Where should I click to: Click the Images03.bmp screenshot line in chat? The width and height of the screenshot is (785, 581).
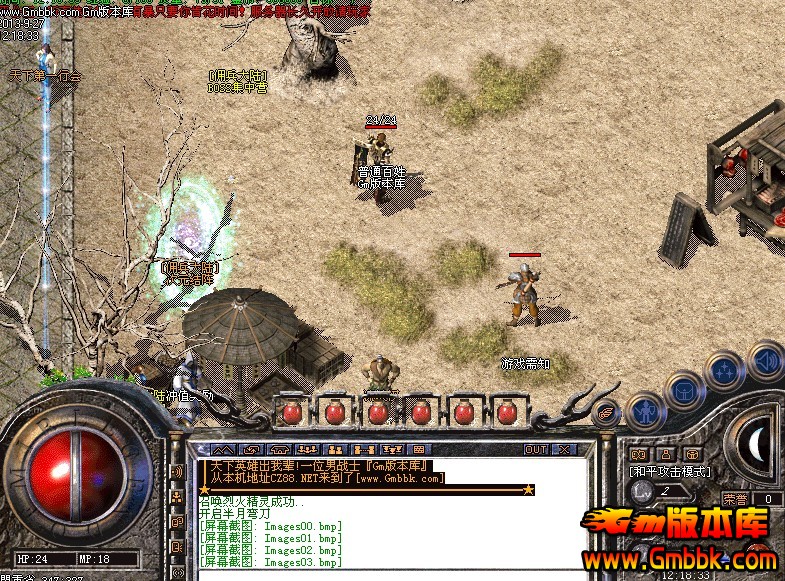click(x=270, y=563)
